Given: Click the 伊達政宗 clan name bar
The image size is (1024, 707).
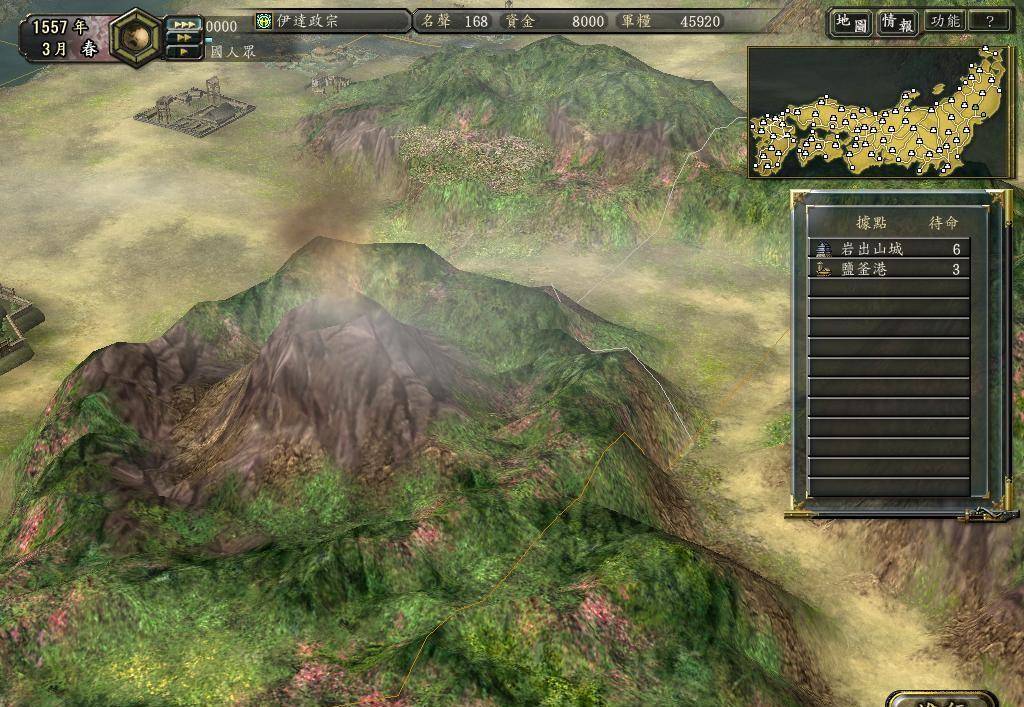Looking at the screenshot, I should click(x=330, y=21).
